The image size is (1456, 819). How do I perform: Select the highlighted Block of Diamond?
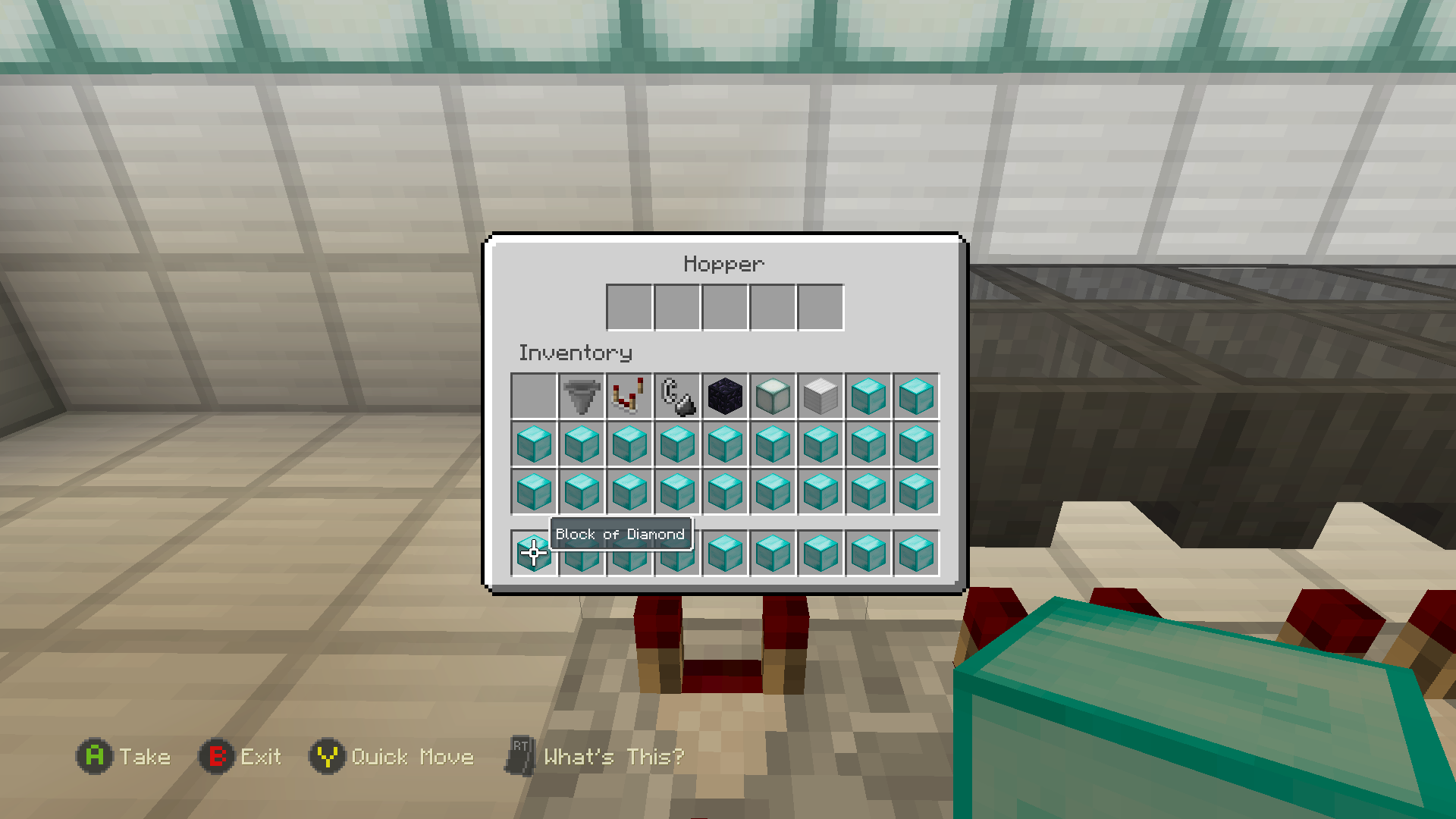click(533, 551)
